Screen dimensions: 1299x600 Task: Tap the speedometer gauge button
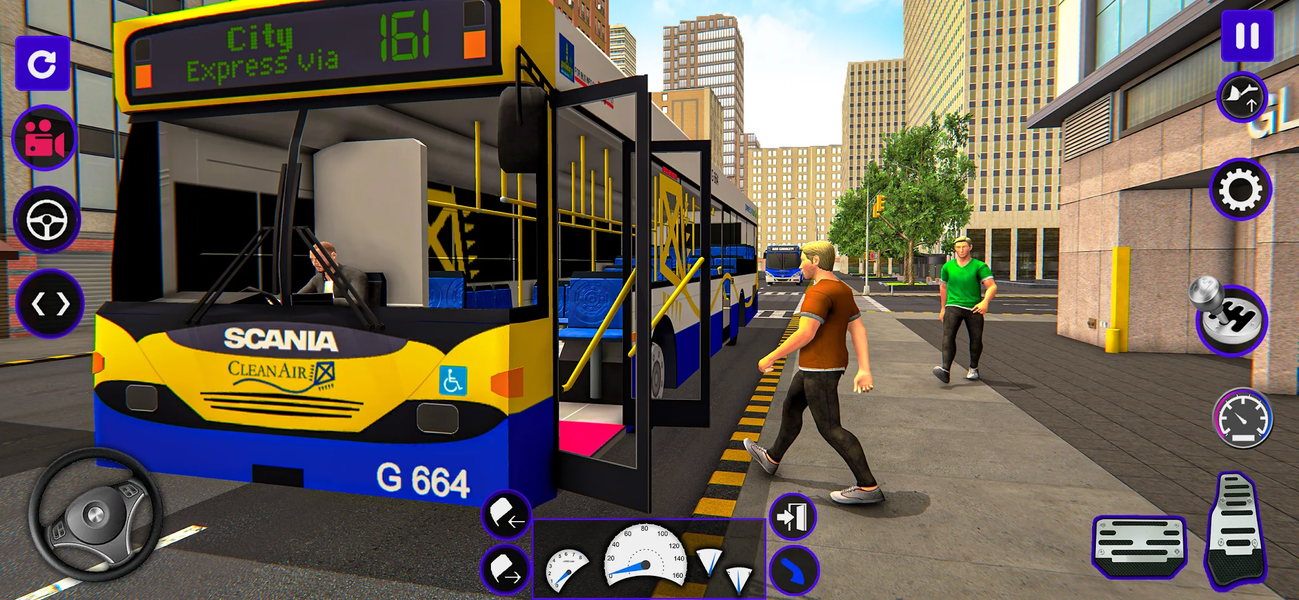coord(1242,418)
